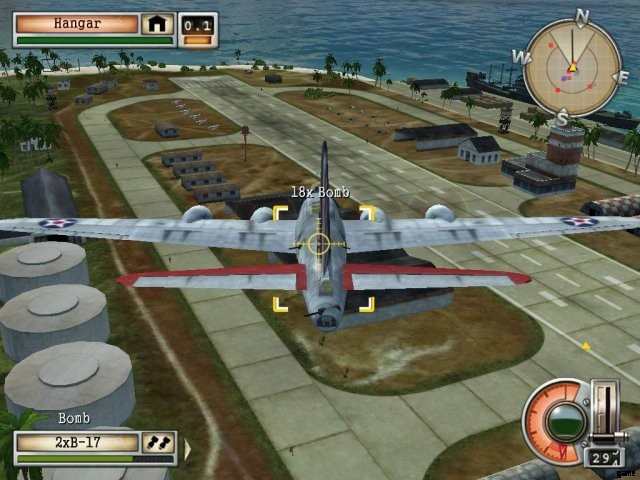This screenshot has width=640, height=480.
Task: Select the Hangar target name panel
Action: (76, 23)
